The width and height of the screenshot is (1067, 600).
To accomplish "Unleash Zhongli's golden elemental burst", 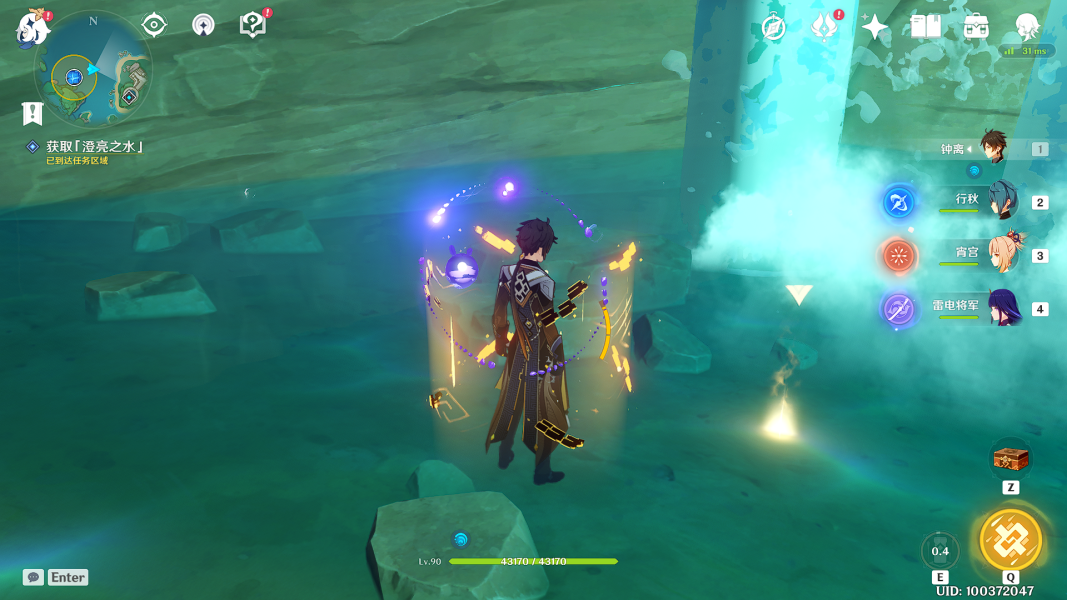I will [1011, 540].
